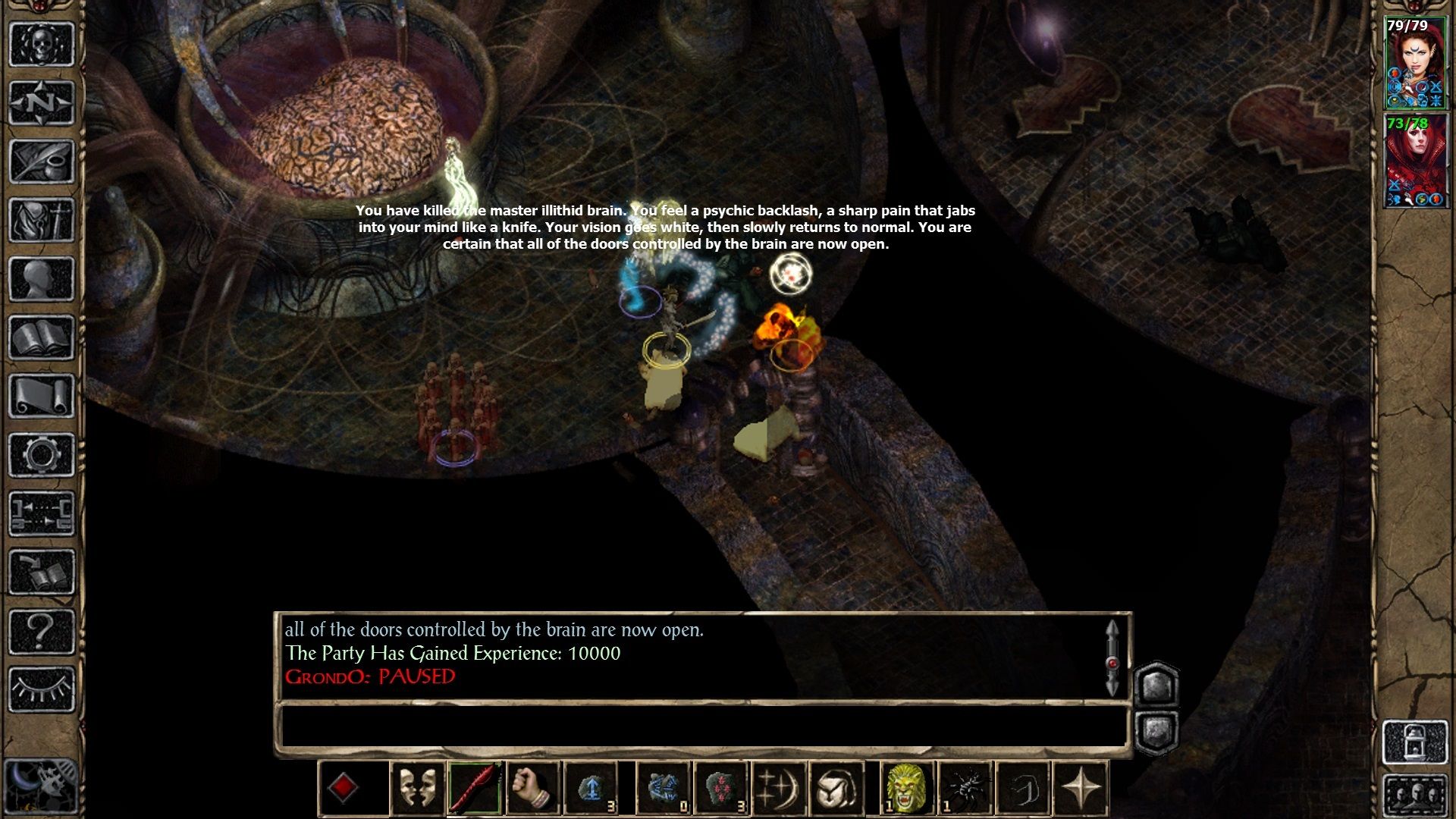
Task: Open the mage spellbook
Action: click(42, 337)
